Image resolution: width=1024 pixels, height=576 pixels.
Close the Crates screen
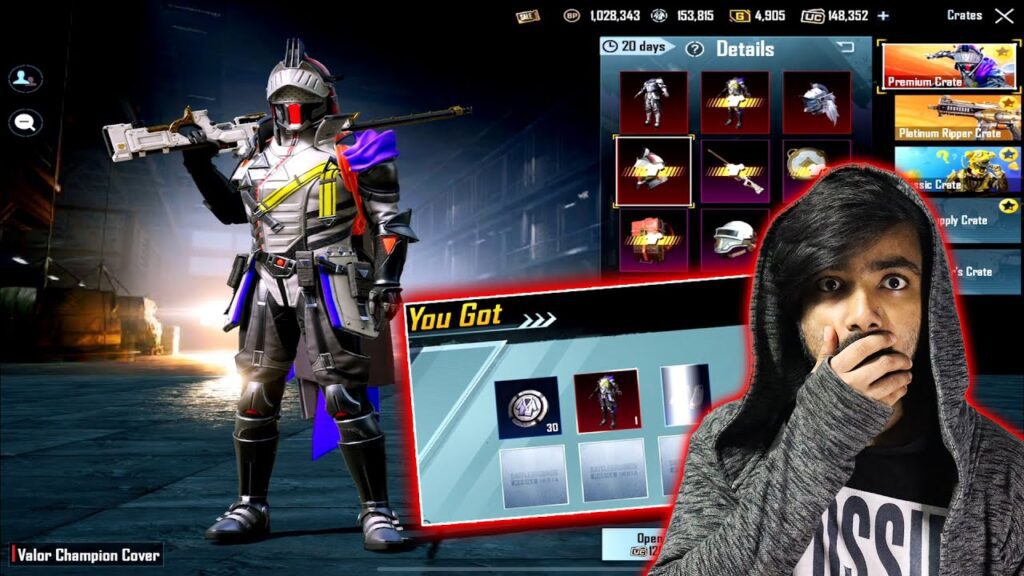click(x=1003, y=16)
